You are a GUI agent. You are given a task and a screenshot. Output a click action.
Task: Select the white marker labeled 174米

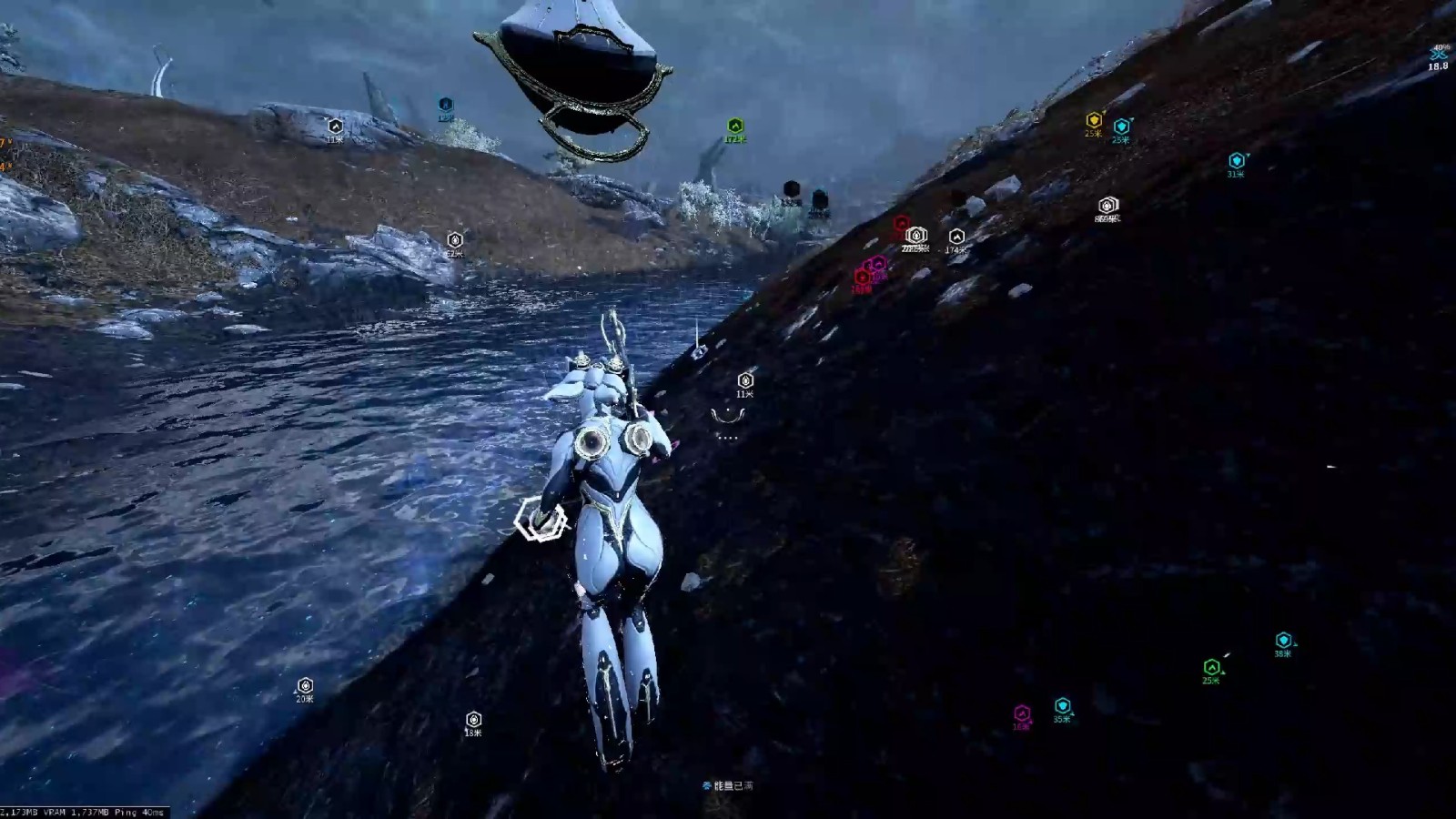tap(955, 237)
